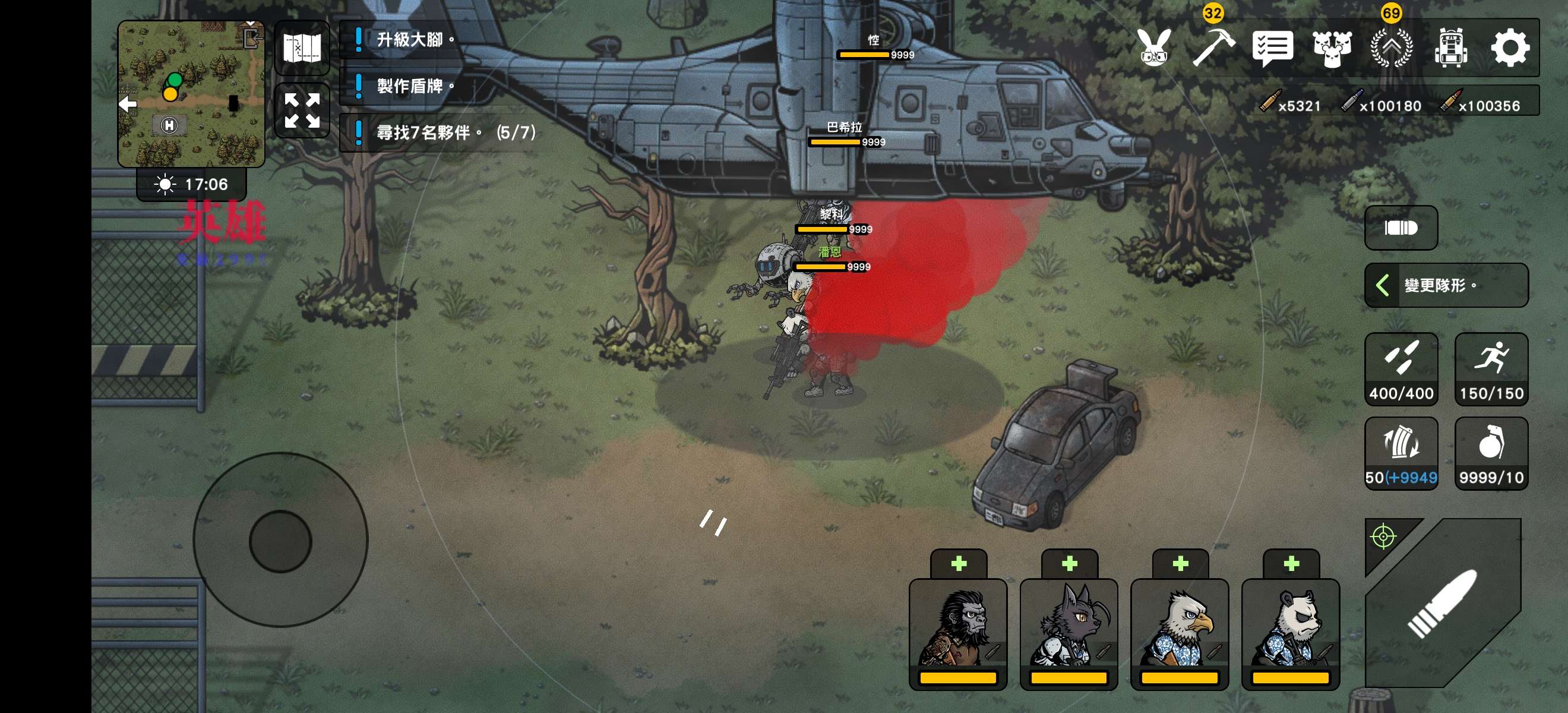Click the minimap
The width and height of the screenshot is (1568, 713).
(191, 94)
